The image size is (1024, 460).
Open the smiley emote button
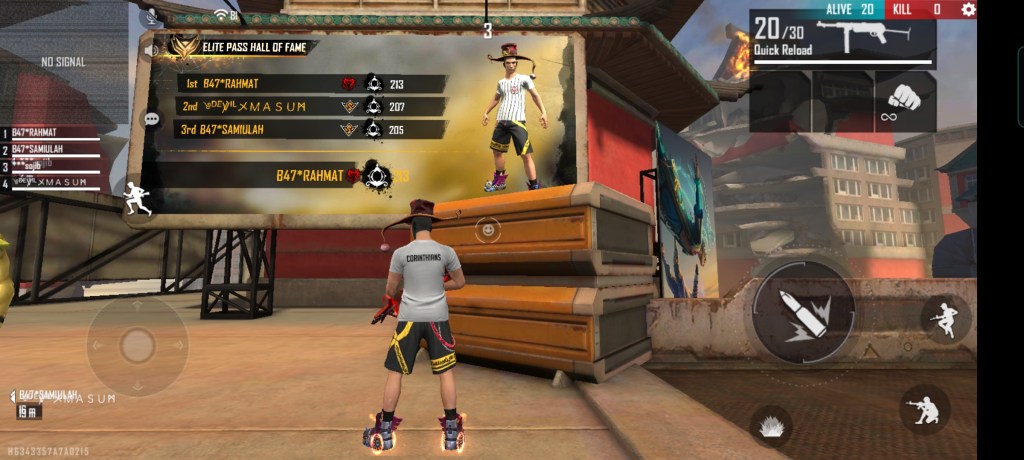487,230
